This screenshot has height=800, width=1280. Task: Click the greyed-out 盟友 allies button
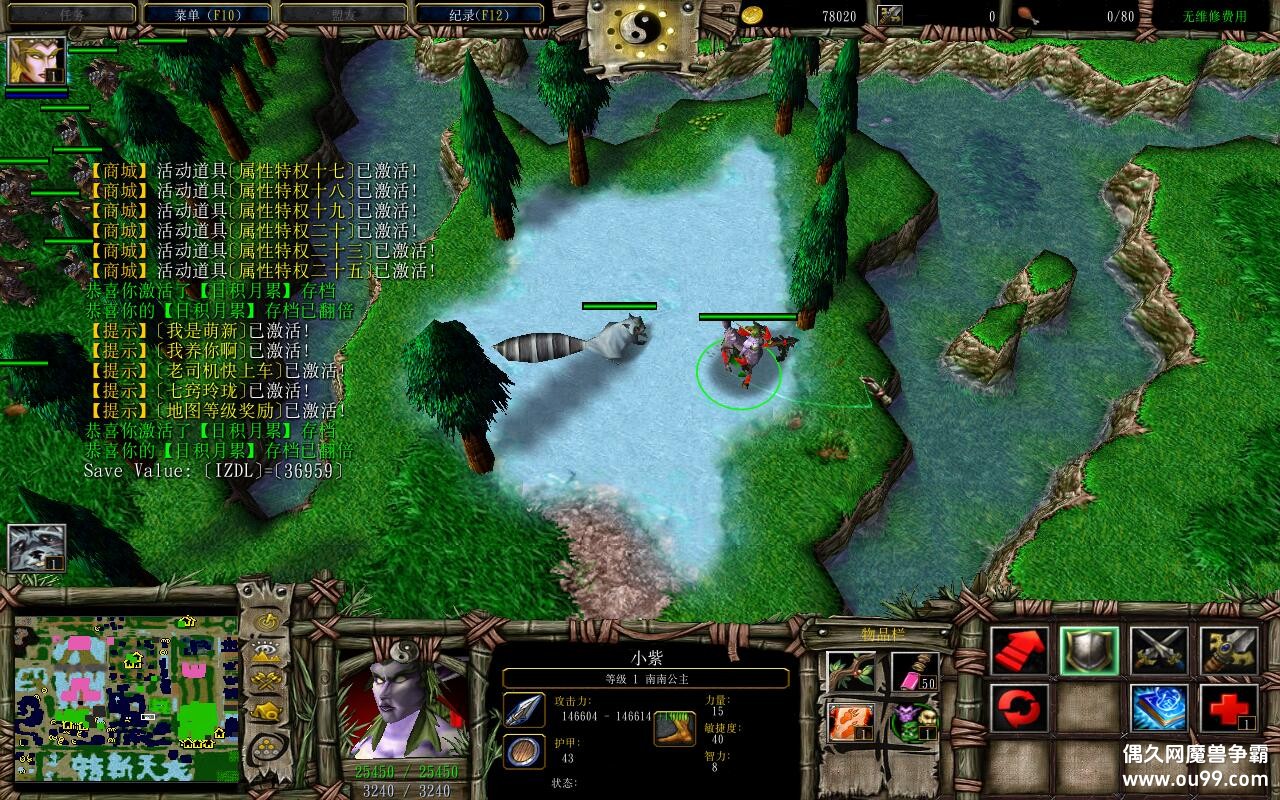(344, 15)
